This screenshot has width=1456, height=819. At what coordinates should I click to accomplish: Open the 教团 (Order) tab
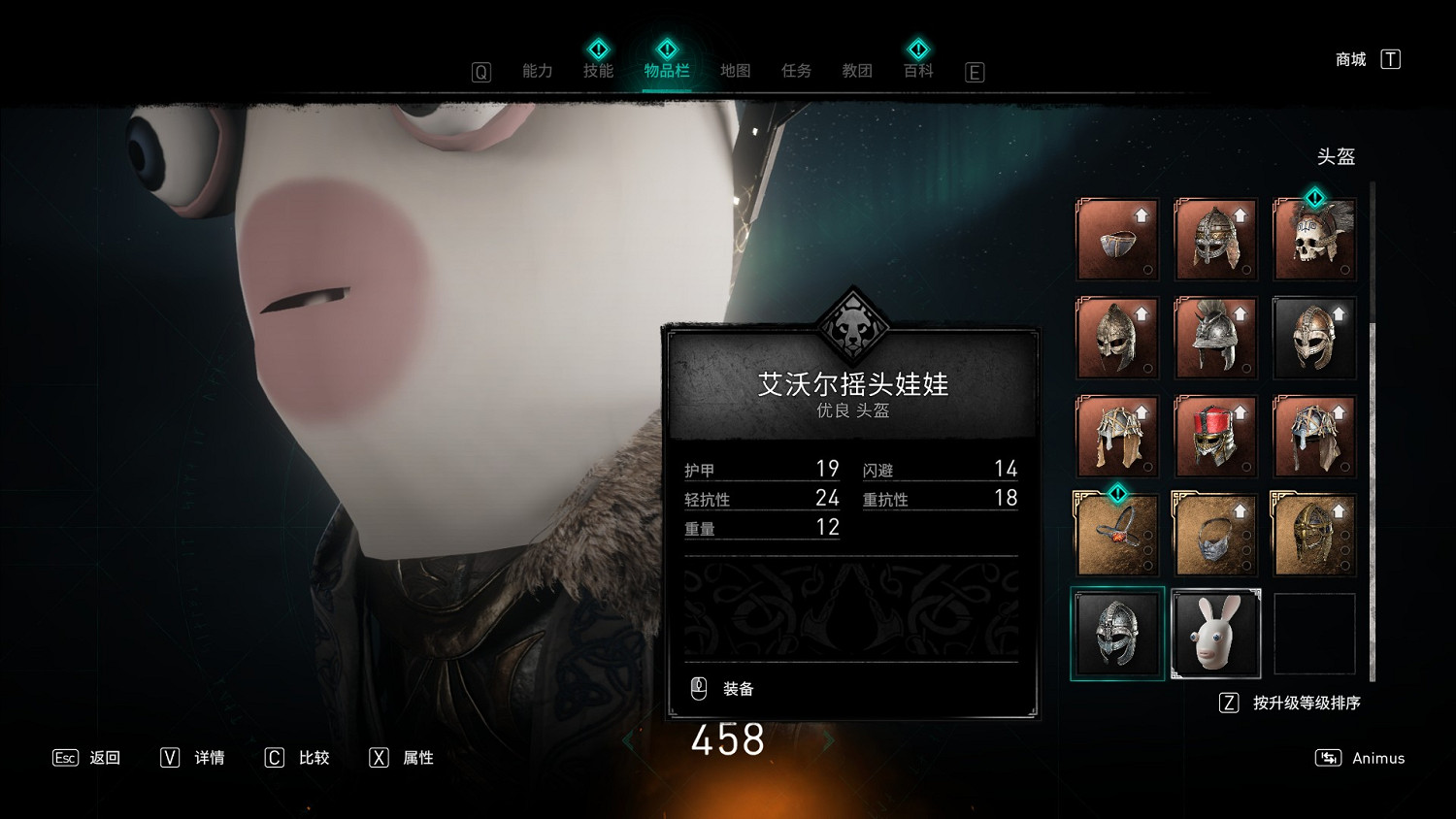coord(857,70)
